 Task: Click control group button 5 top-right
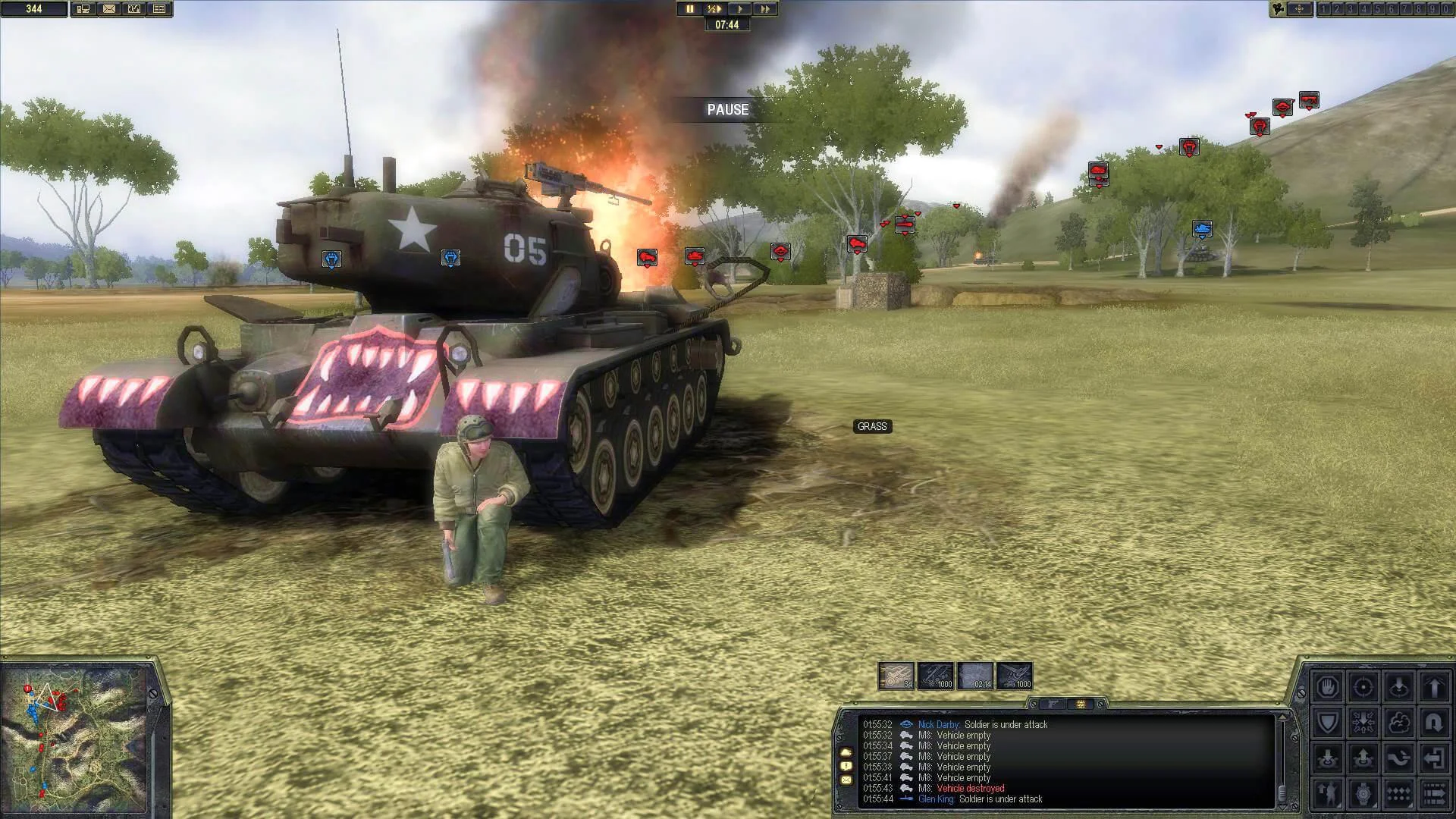(x=1378, y=9)
